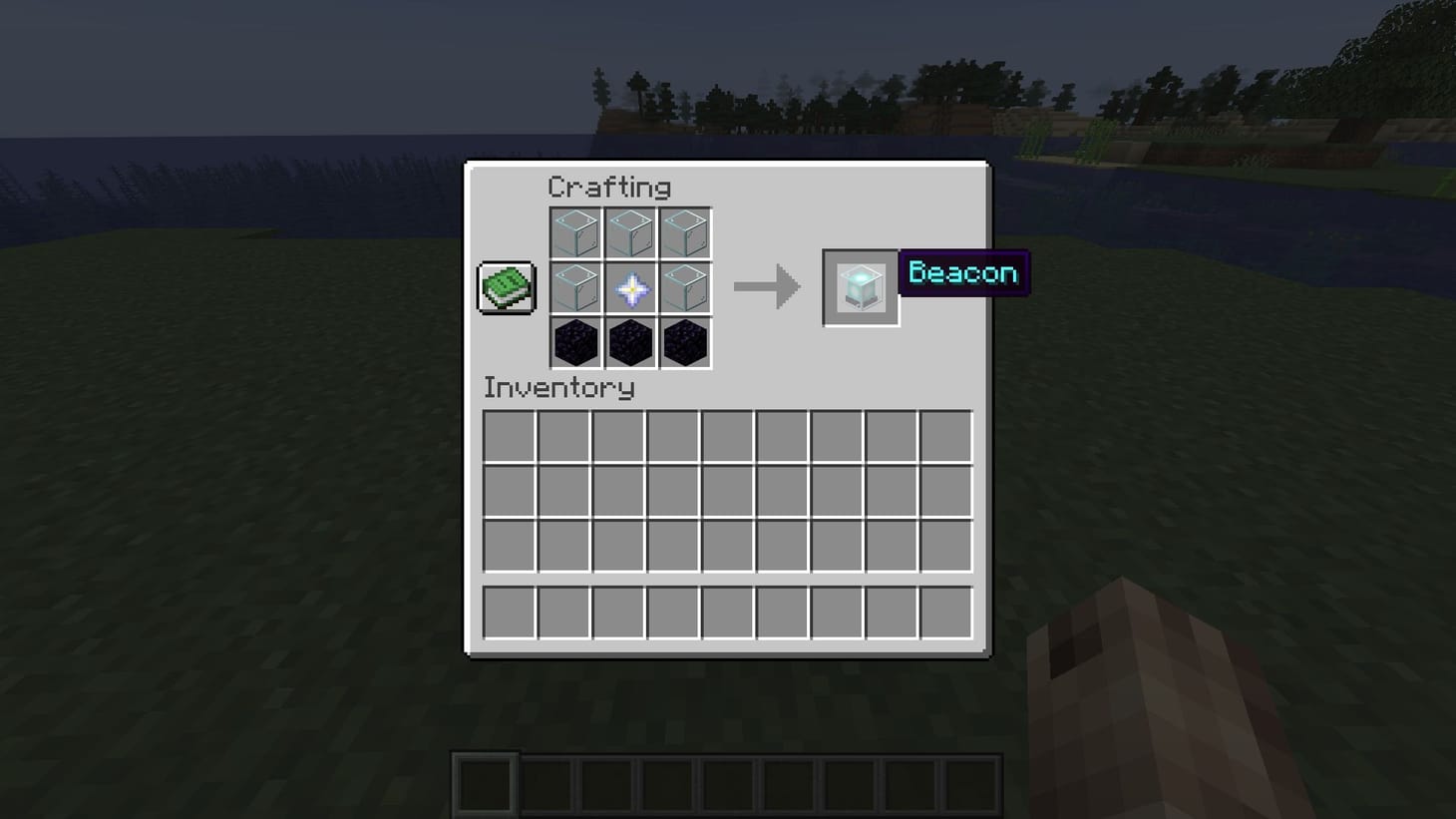This screenshot has height=819, width=1456.
Task: Click the bottom-middle obsidian in the grid
Action: 630,342
